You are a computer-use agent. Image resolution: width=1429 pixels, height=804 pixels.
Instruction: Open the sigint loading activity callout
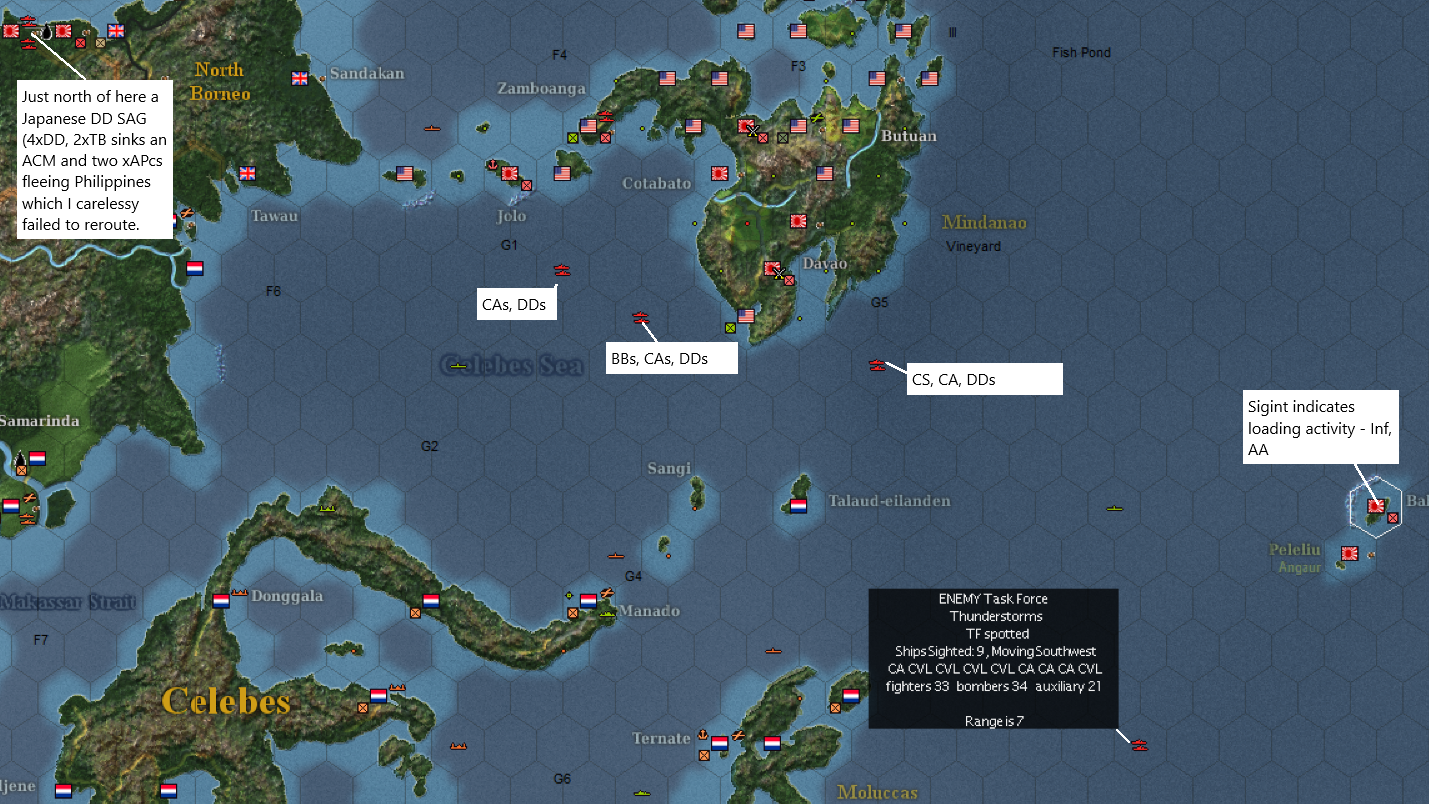[1320, 428]
